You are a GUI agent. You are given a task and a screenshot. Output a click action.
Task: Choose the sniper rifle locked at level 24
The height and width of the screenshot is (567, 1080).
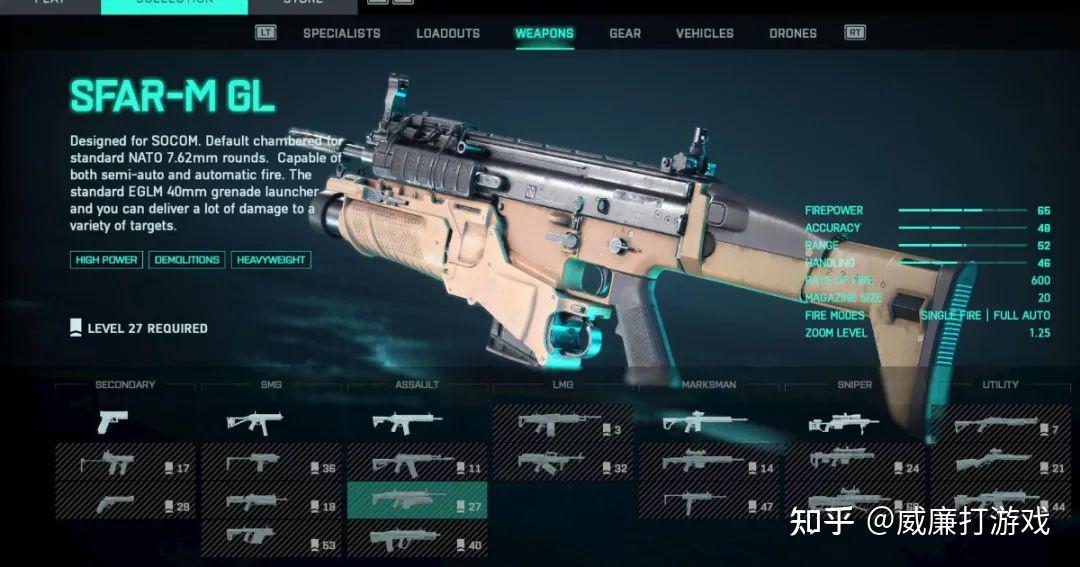click(x=854, y=464)
